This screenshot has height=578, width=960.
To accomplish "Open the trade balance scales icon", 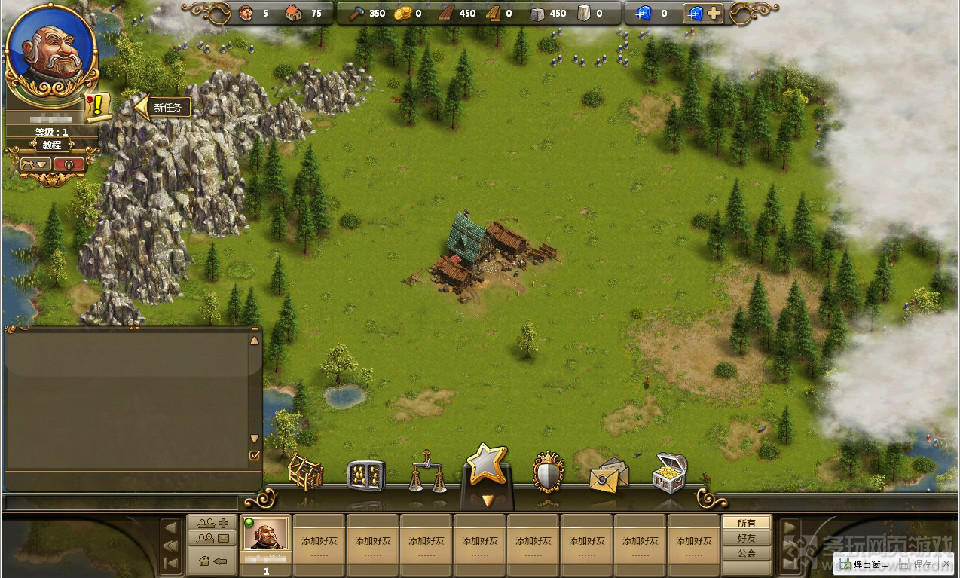I will tap(427, 471).
